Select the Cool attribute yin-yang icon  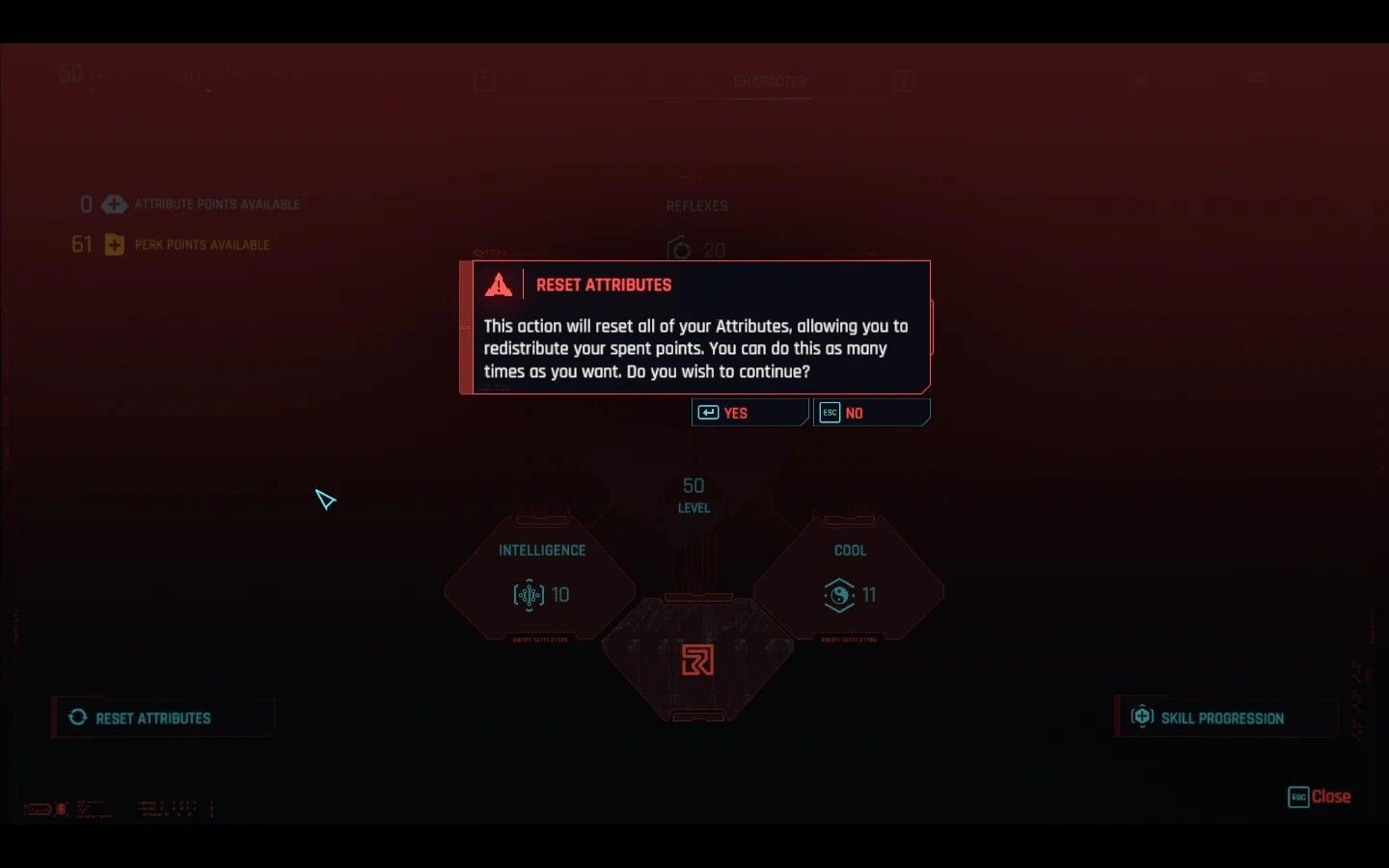click(x=837, y=595)
